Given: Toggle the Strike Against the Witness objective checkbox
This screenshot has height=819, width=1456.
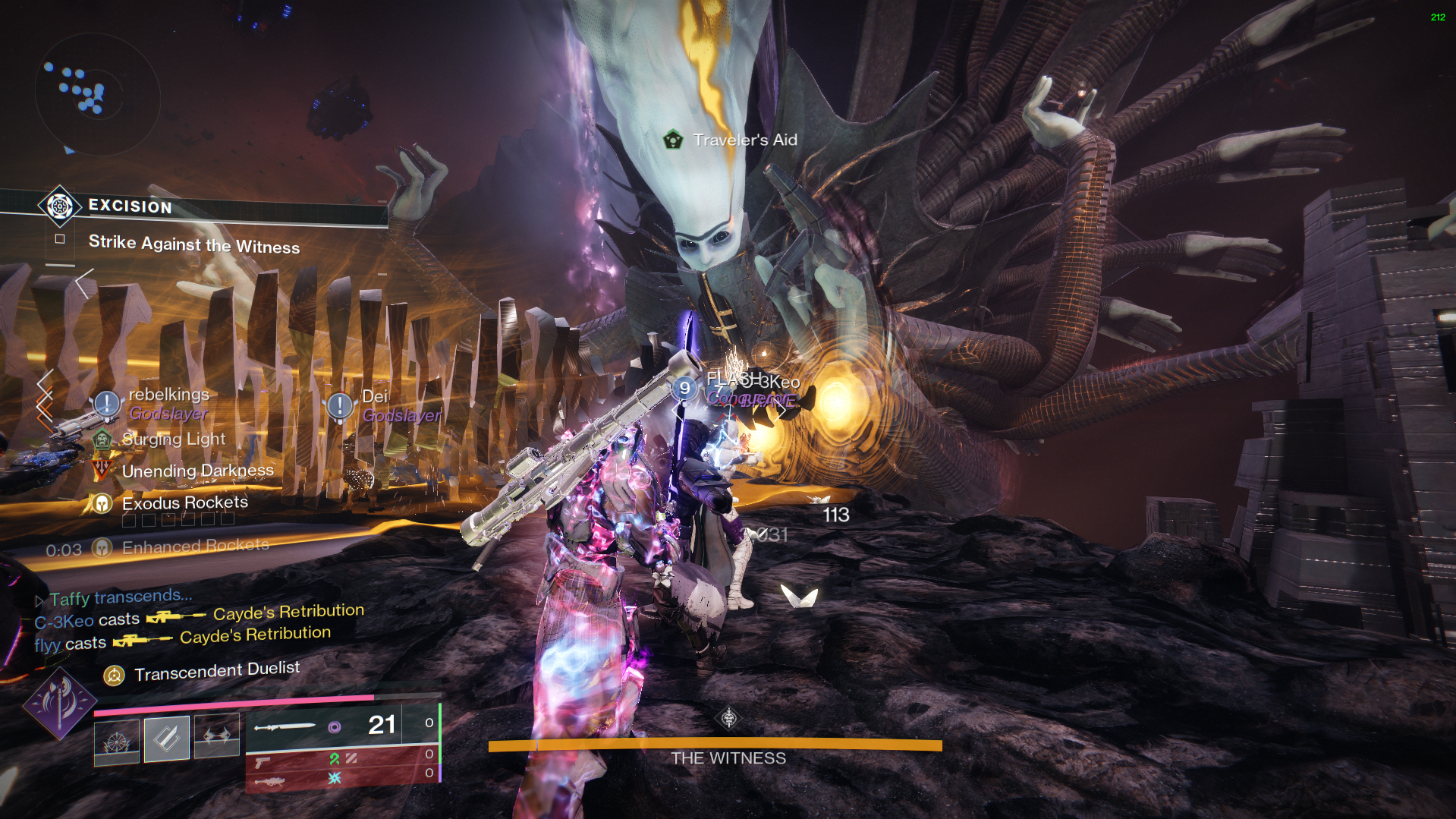Looking at the screenshot, I should pyautogui.click(x=60, y=238).
